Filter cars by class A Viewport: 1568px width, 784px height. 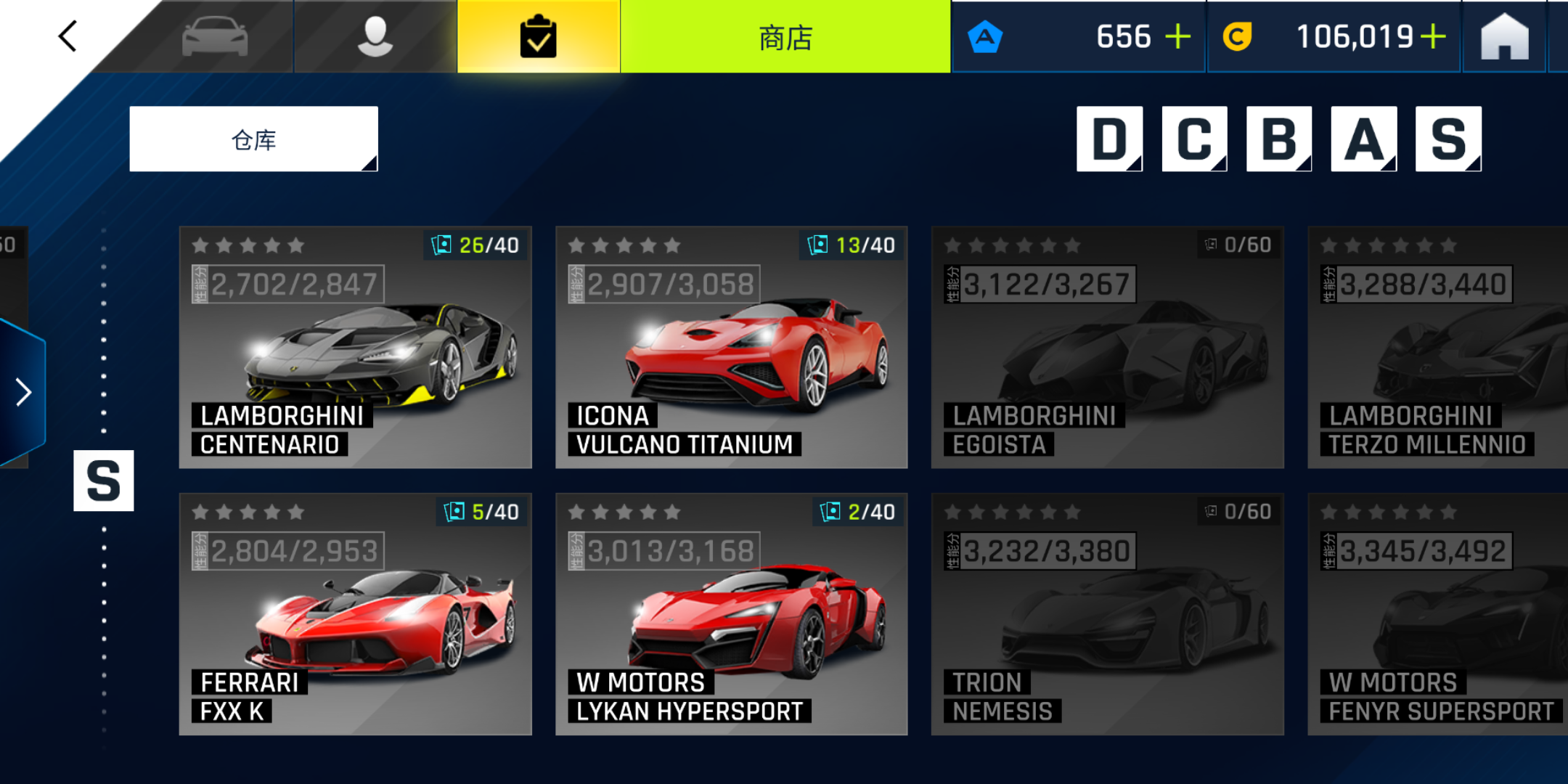pos(1363,139)
